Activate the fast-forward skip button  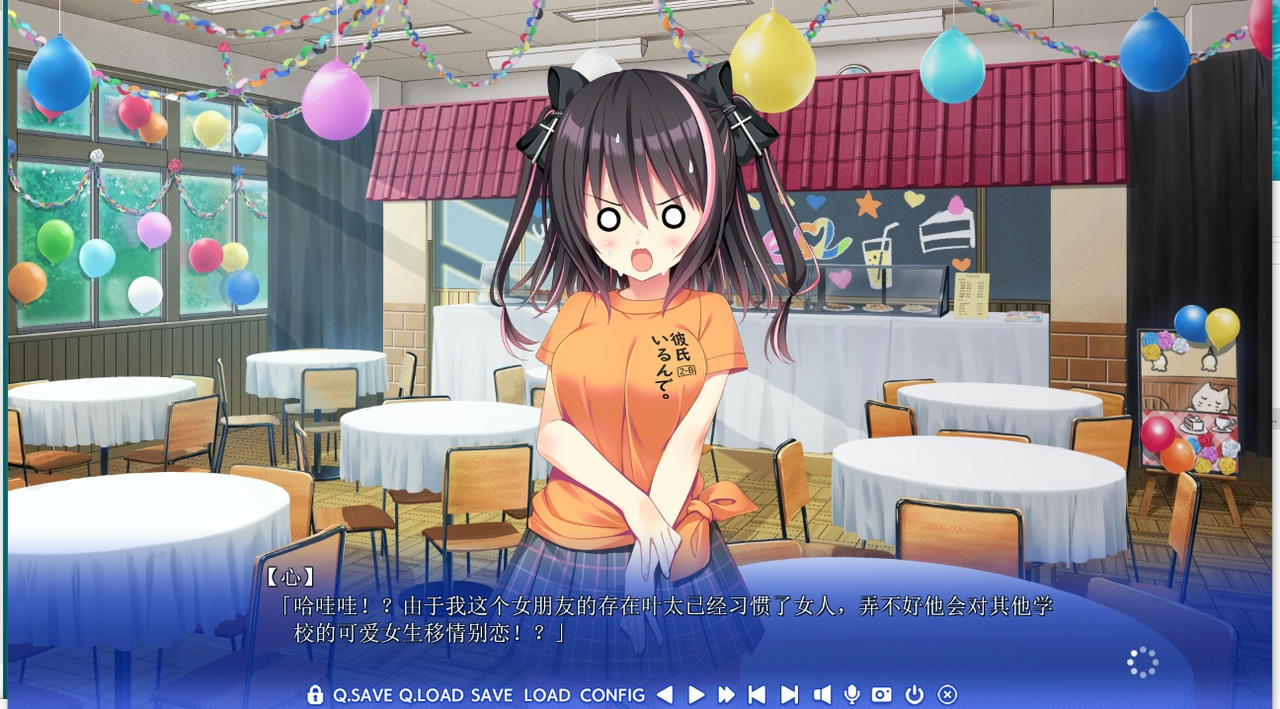pyautogui.click(x=727, y=695)
